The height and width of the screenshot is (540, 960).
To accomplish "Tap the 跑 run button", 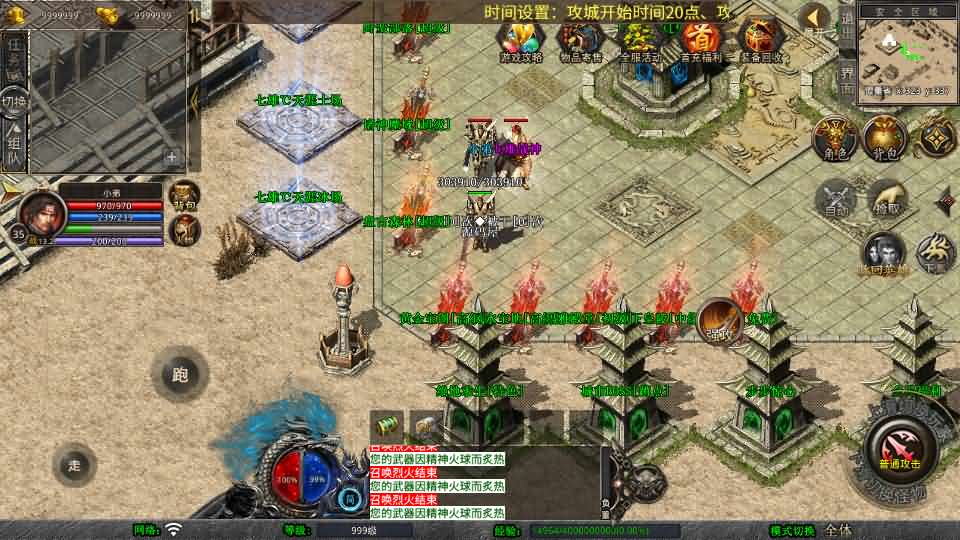I will [180, 375].
